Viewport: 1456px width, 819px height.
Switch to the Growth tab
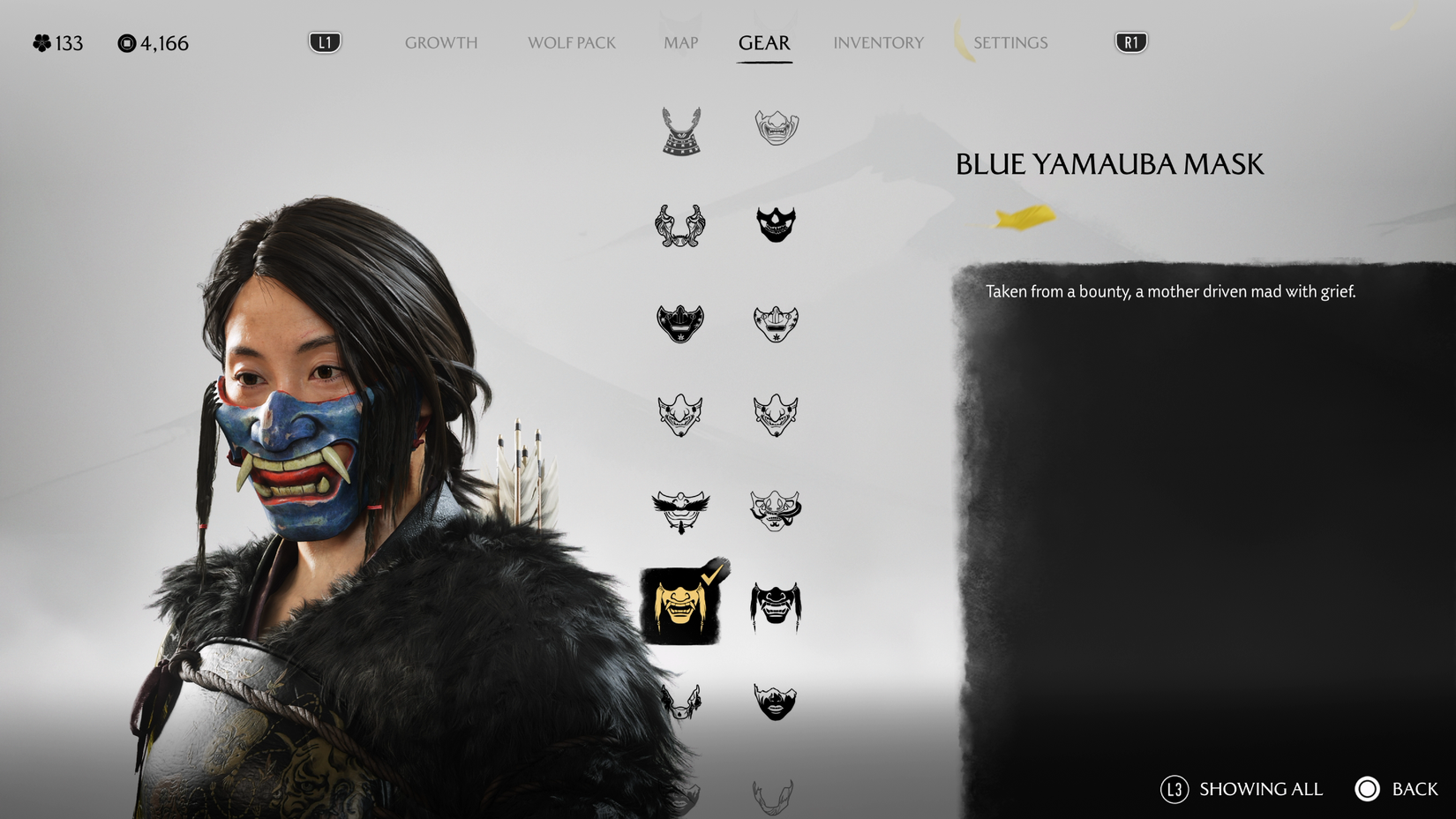click(440, 41)
